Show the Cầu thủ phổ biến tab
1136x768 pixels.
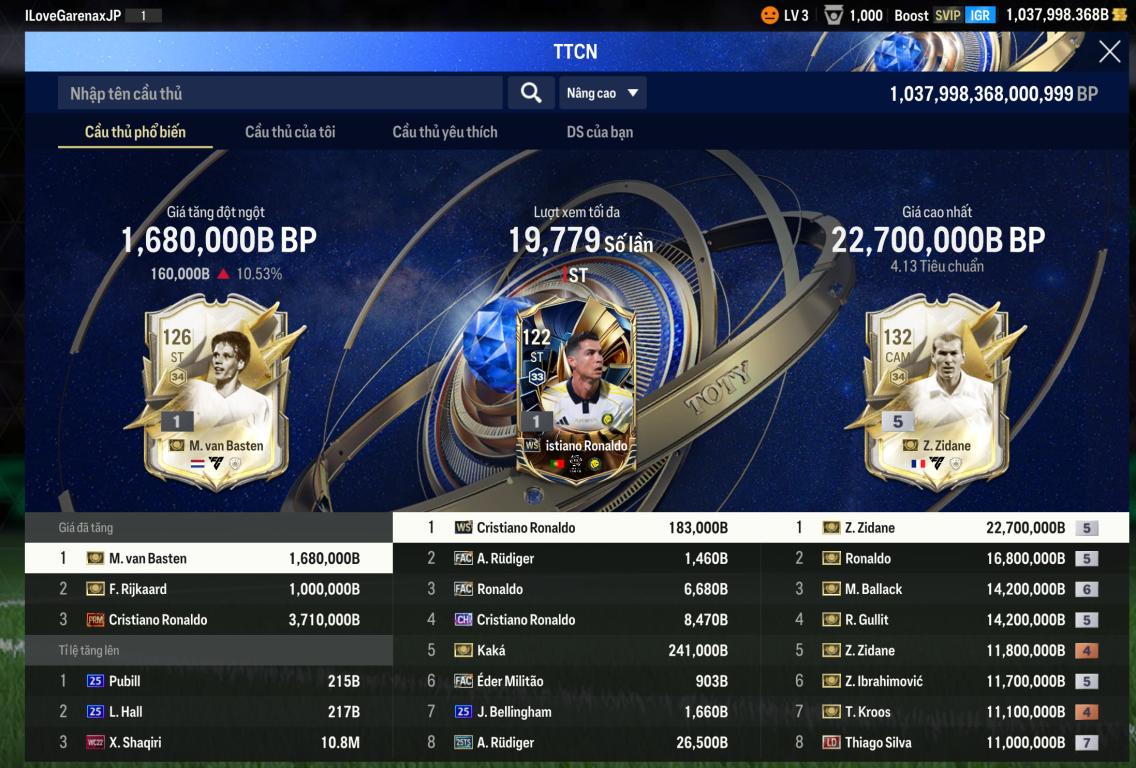[x=135, y=132]
